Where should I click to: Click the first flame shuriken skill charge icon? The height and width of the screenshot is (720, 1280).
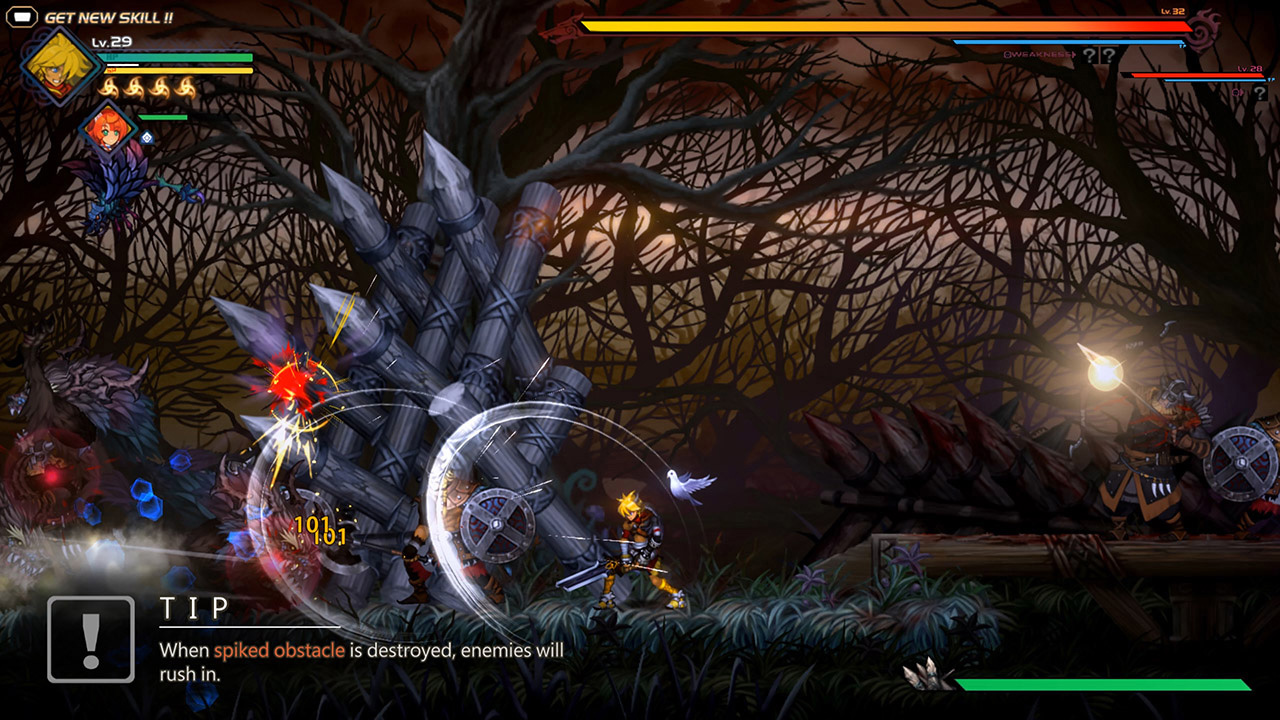110,88
